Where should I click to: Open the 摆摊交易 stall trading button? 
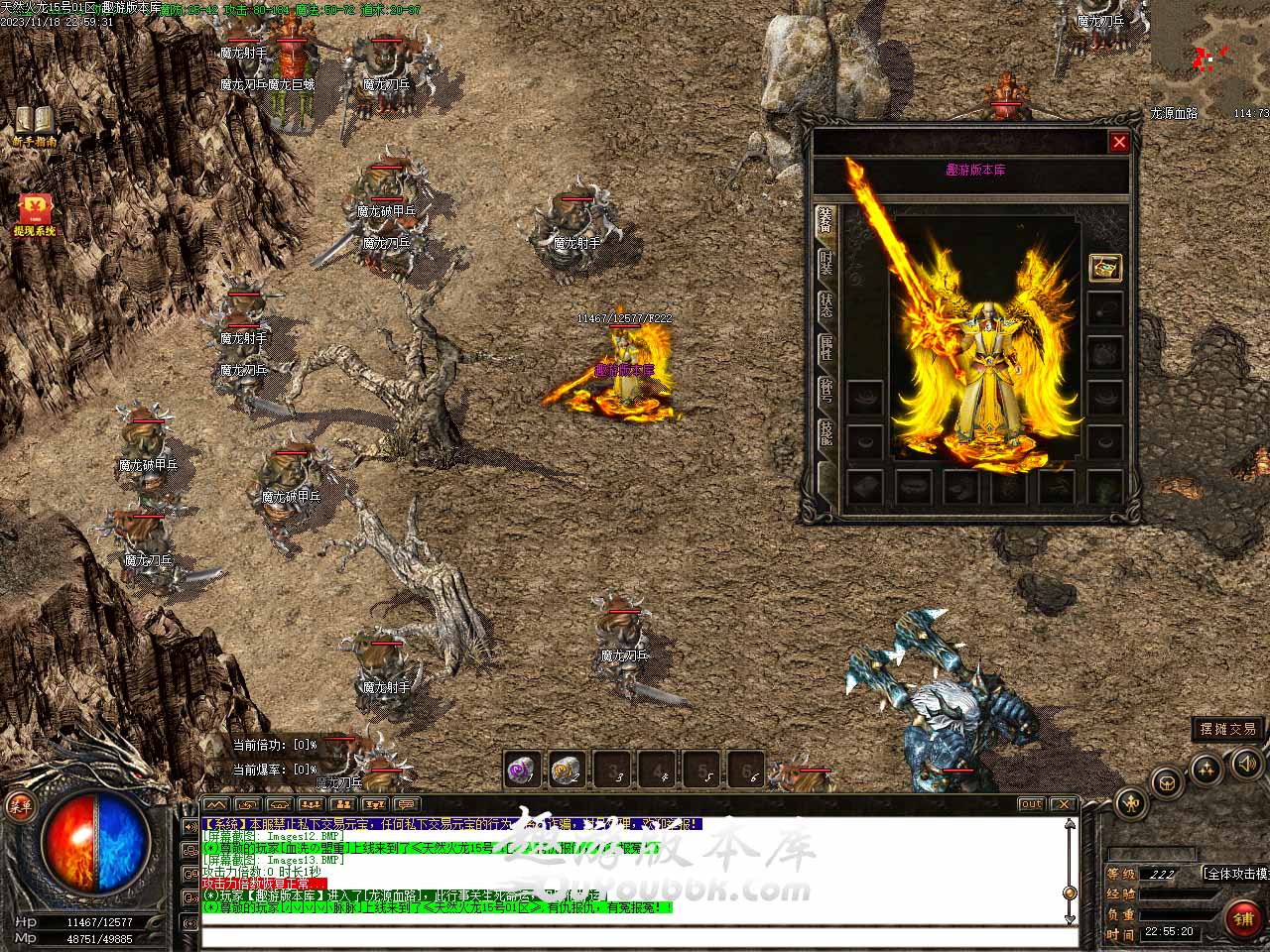tap(1227, 729)
